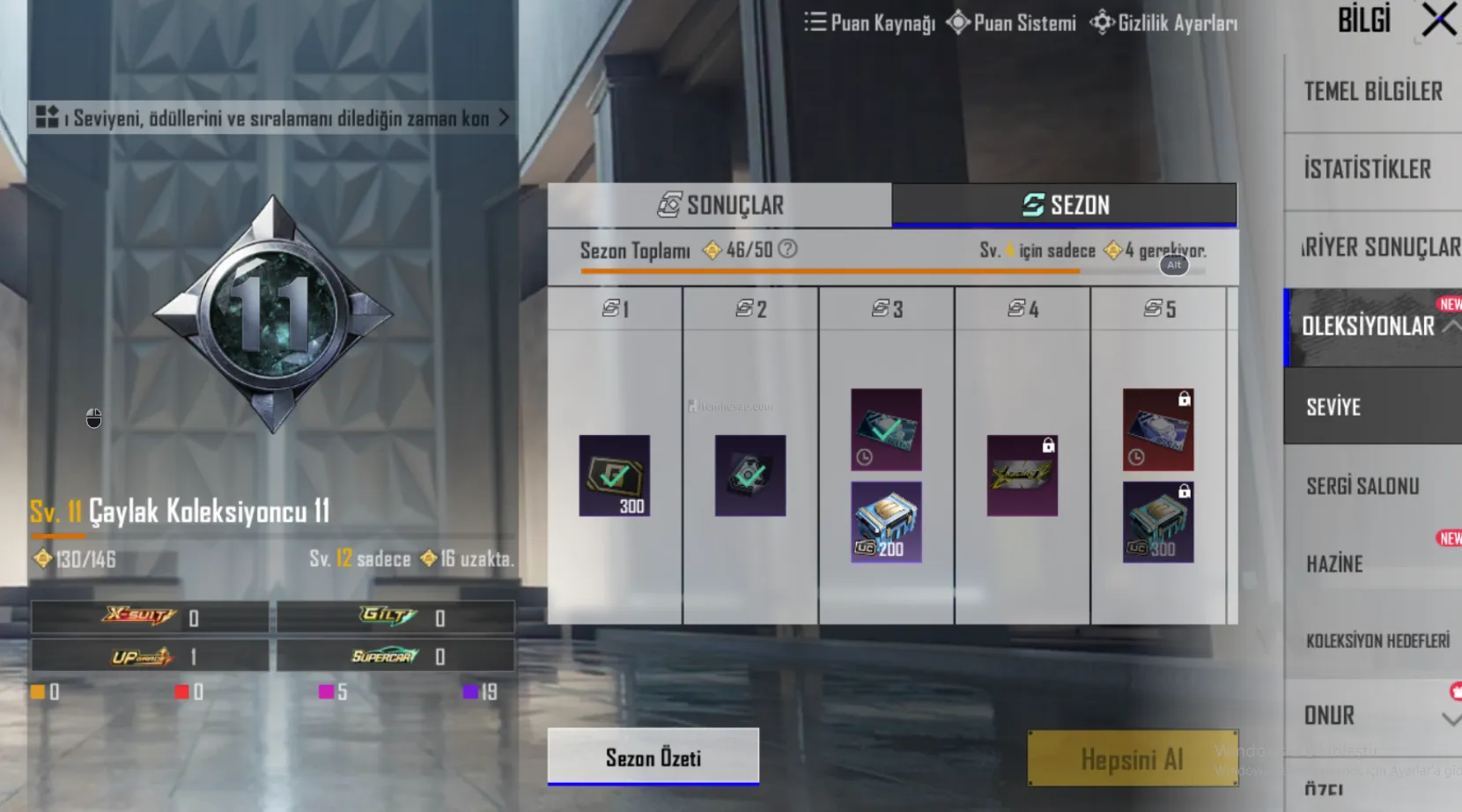Expand the Onur menu section
This screenshot has width=1462, height=812.
point(1450,719)
